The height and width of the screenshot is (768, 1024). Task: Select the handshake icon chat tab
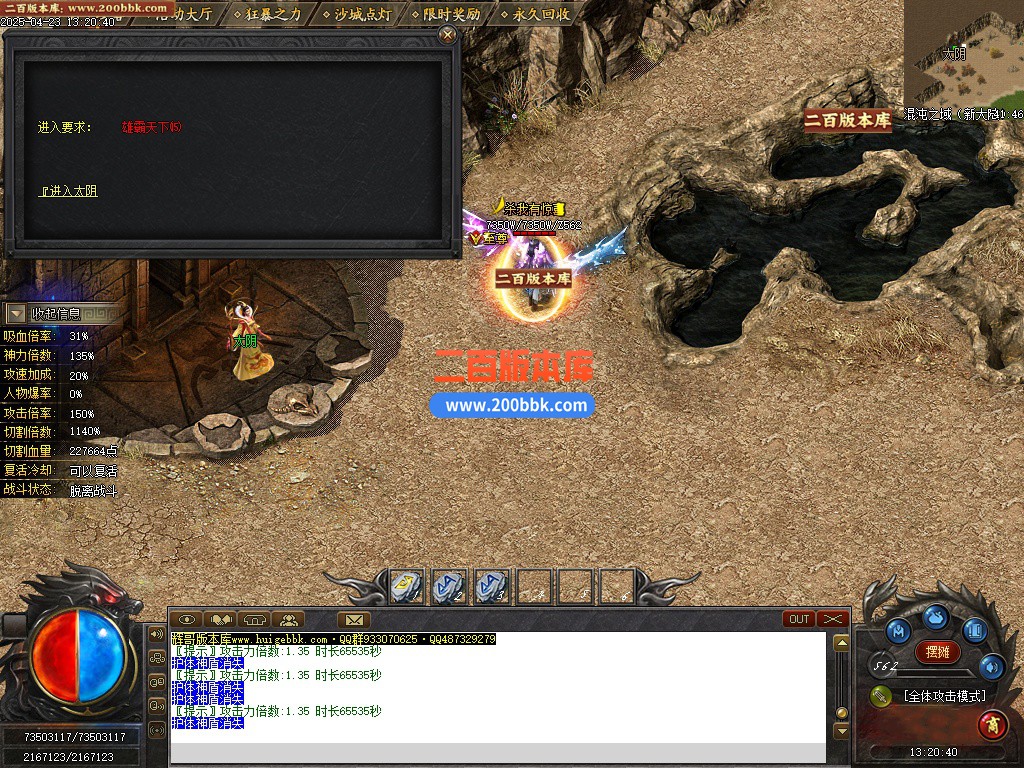pos(220,619)
